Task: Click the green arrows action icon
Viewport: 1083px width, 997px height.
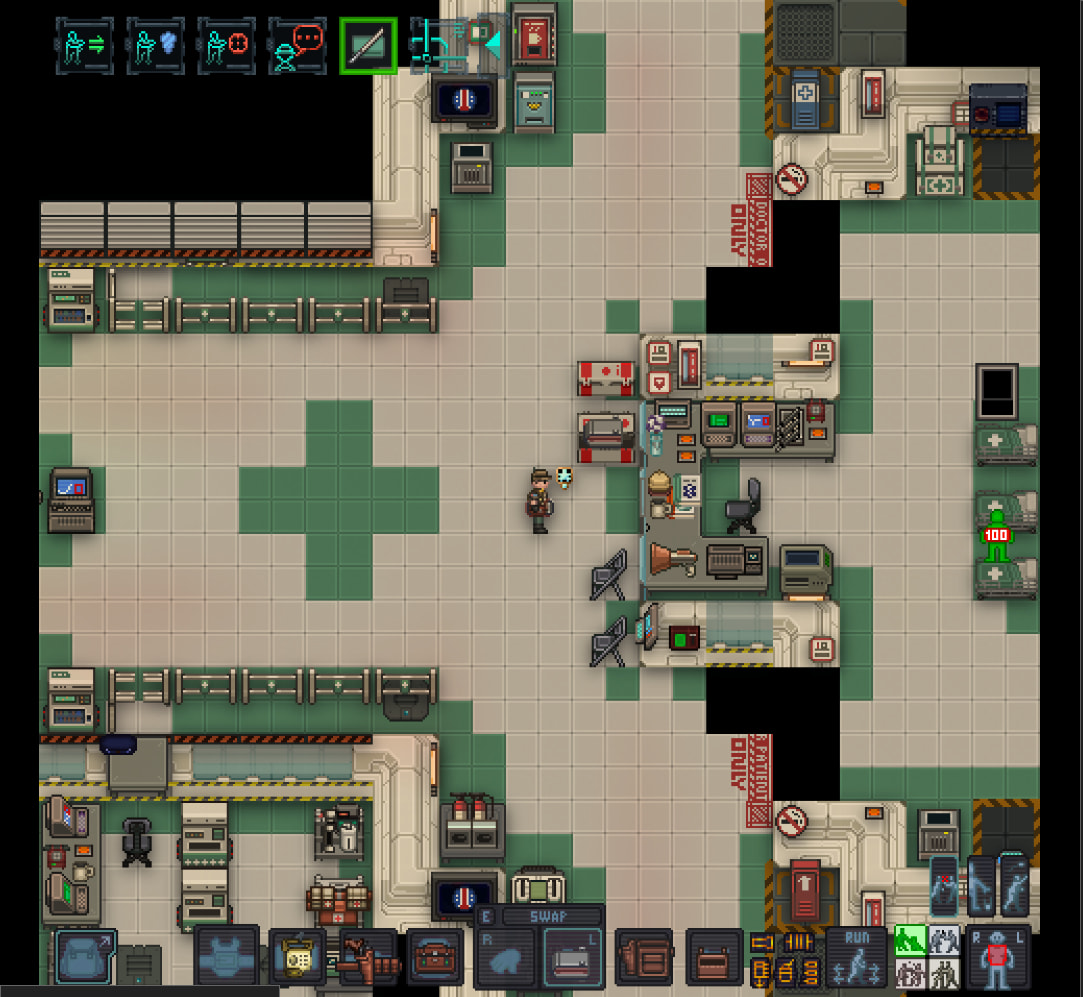Action: [x=84, y=46]
